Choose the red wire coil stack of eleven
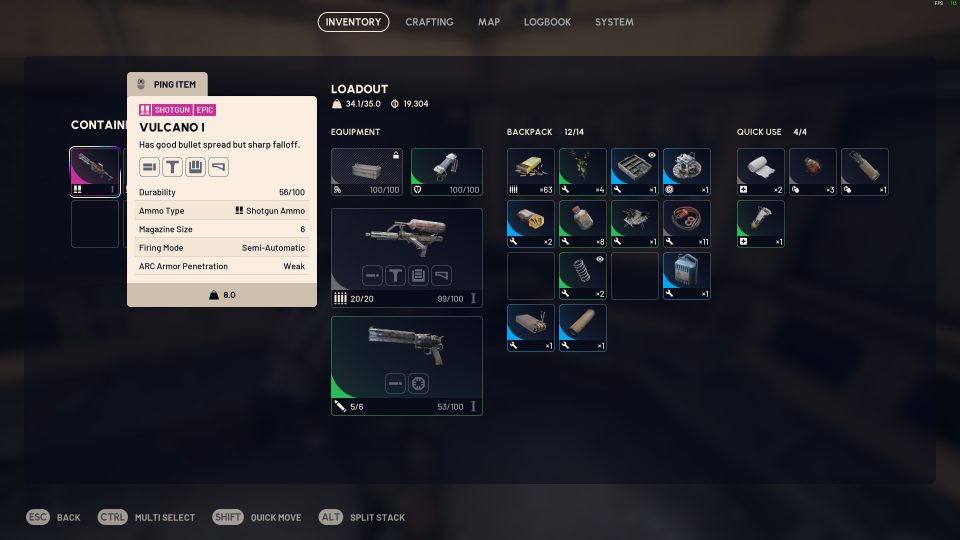Screen dimensions: 960x540 point(687,223)
